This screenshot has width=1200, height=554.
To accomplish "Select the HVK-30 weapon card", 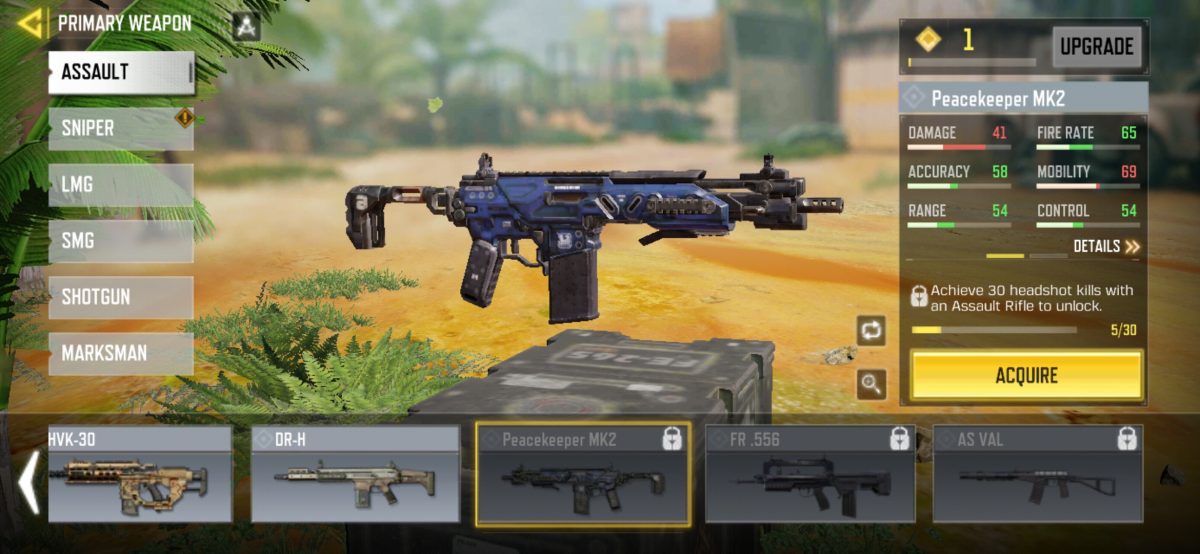I will coord(139,475).
